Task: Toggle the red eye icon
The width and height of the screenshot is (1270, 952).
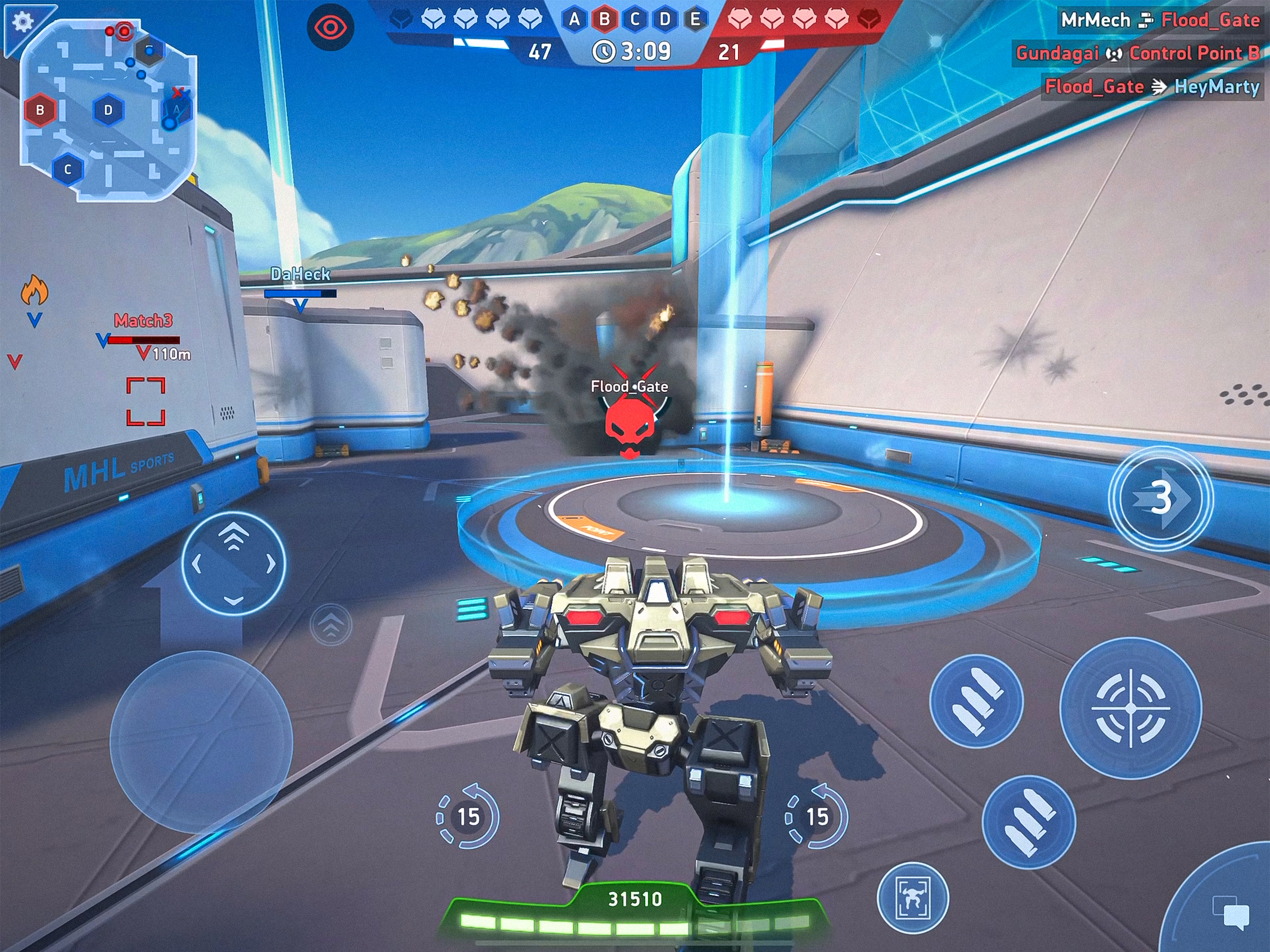Action: point(330,27)
